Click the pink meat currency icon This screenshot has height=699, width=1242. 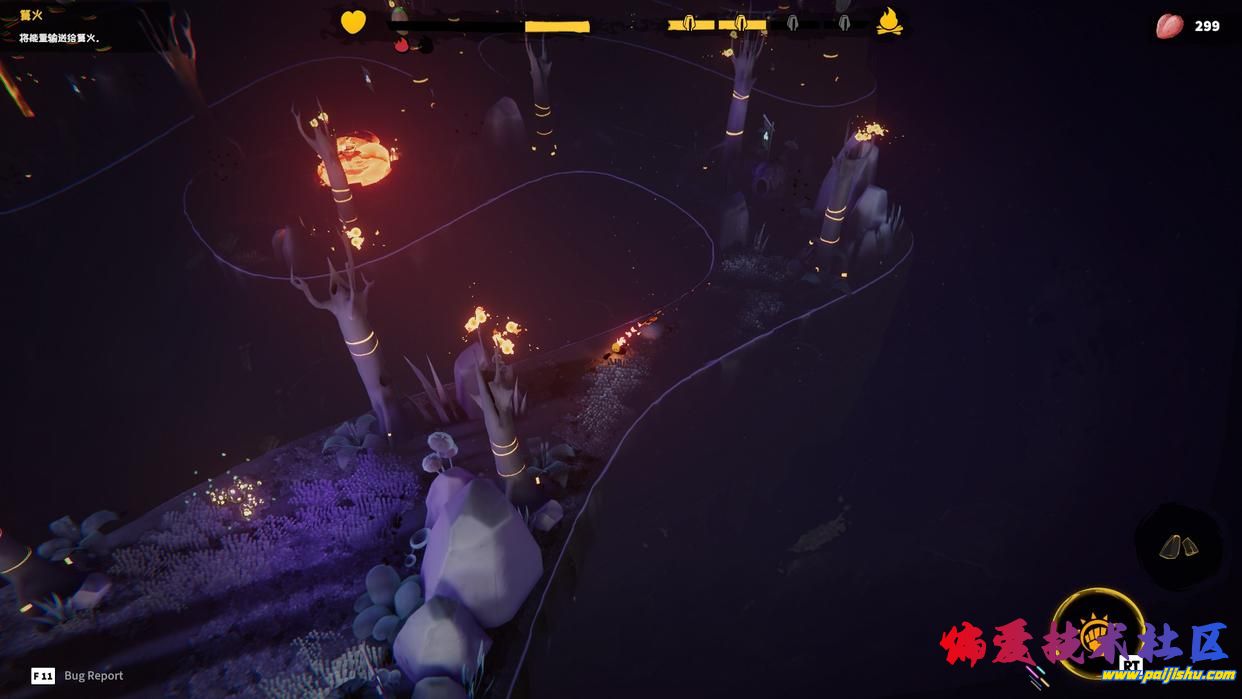click(x=1169, y=26)
